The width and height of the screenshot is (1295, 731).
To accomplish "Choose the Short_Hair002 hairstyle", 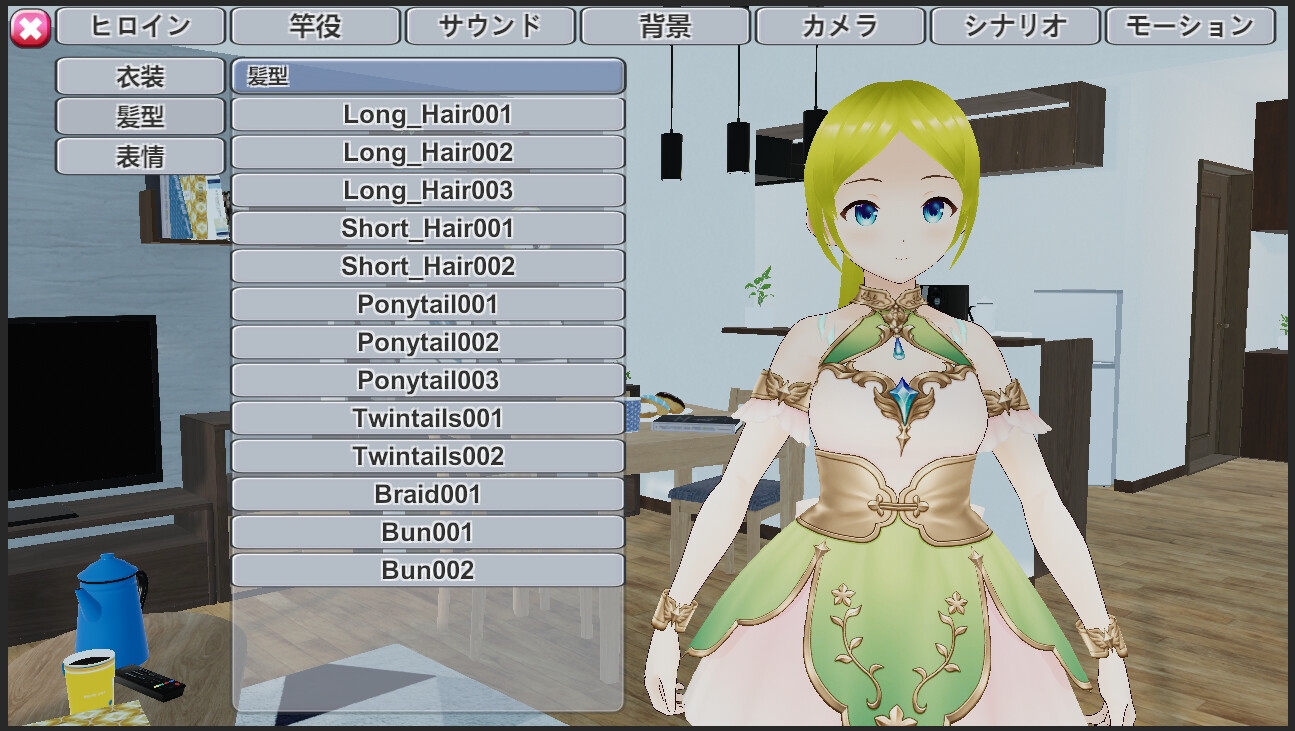I will [x=428, y=266].
